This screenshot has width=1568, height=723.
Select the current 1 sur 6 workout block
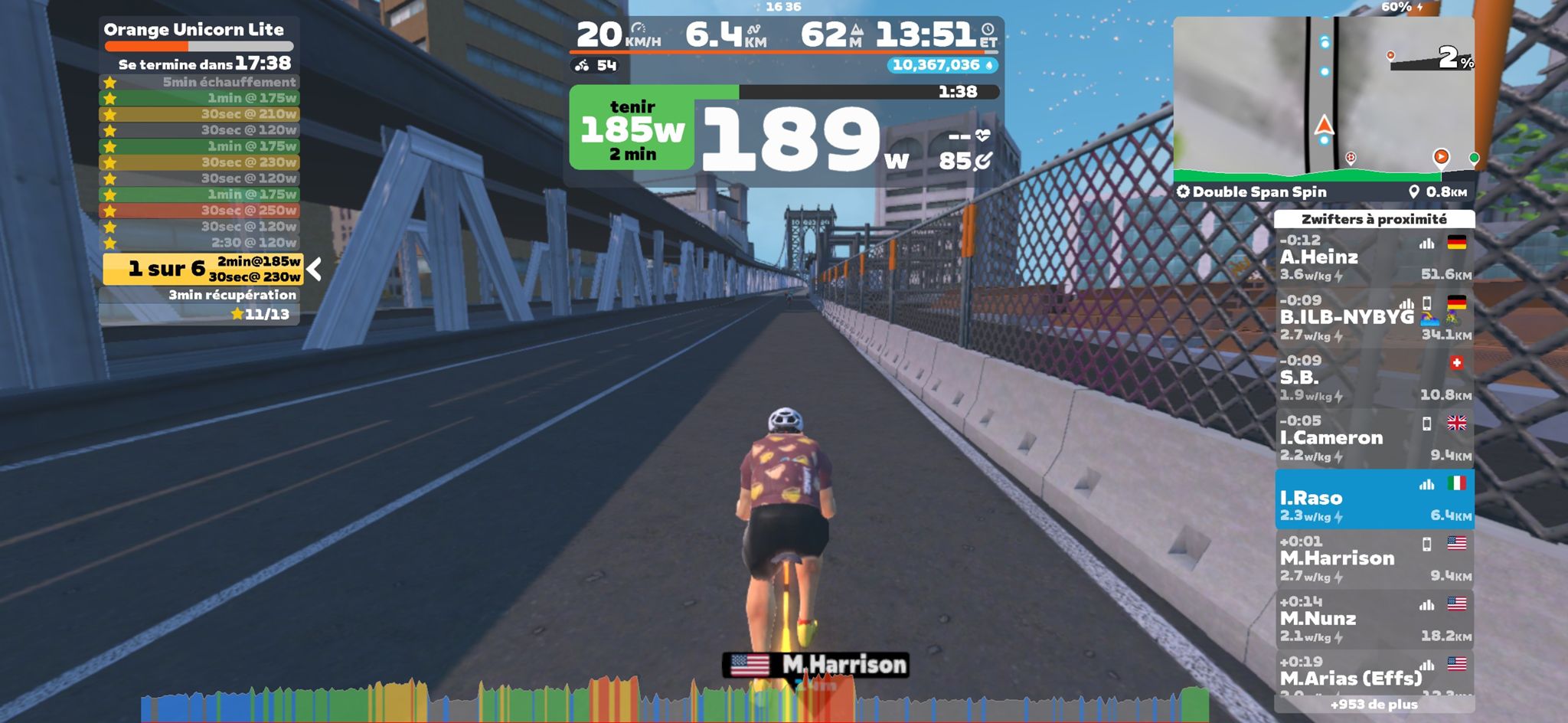(203, 269)
